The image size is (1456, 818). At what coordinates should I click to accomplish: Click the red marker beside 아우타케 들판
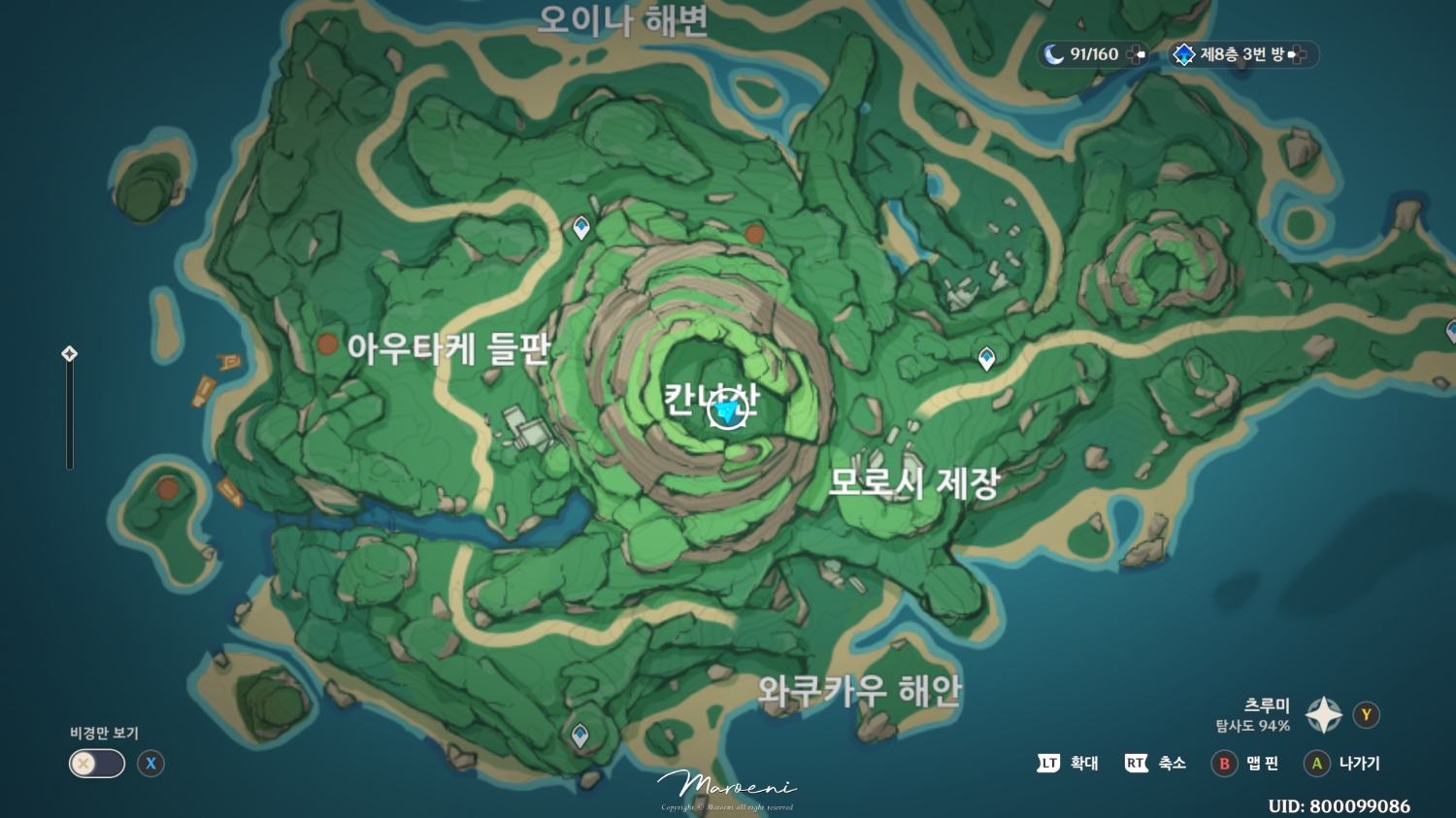330,344
